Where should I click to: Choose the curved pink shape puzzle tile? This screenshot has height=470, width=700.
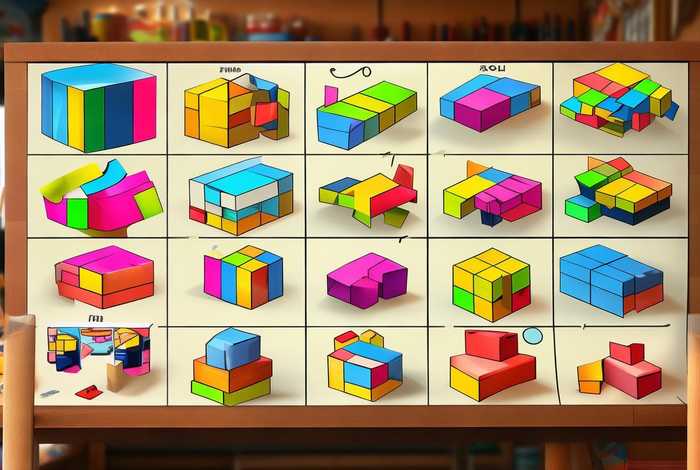(x=98, y=195)
